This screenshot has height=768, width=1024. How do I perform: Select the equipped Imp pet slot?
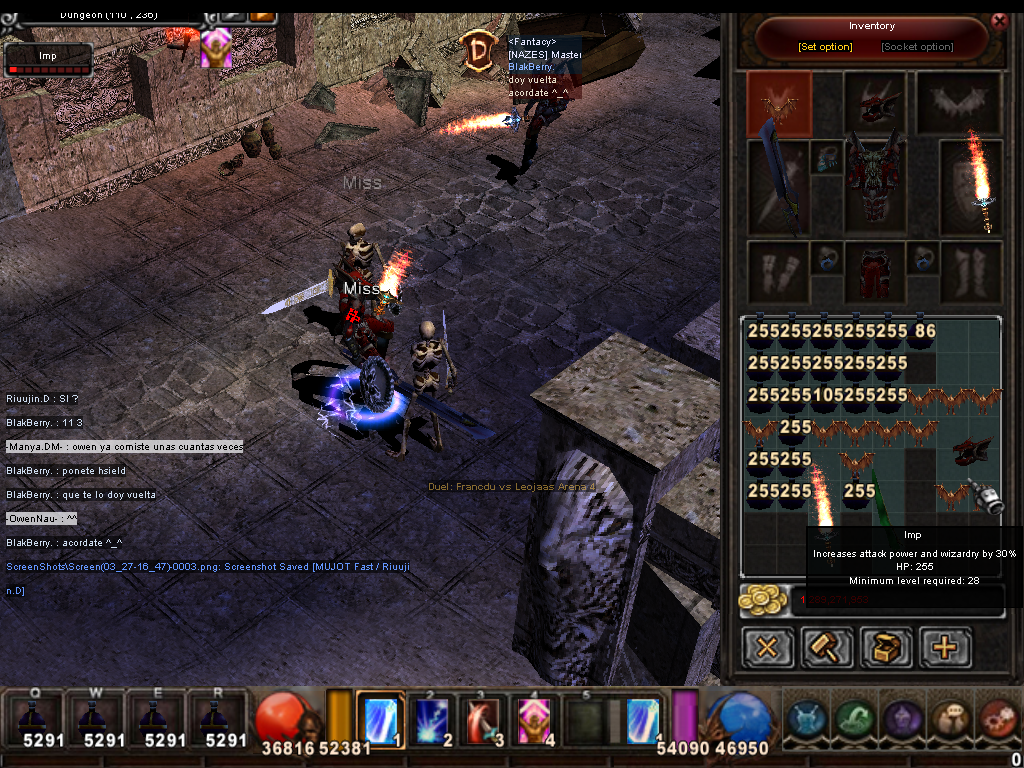pyautogui.click(x=779, y=103)
